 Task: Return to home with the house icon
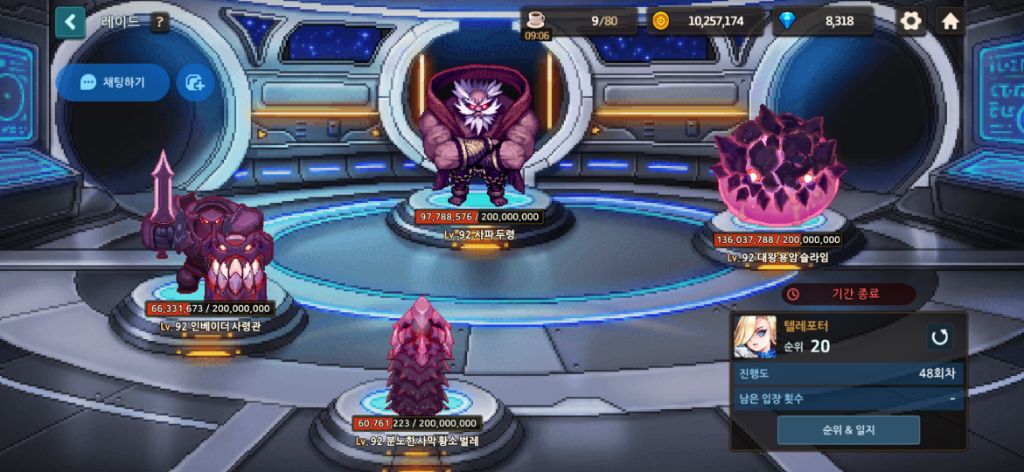click(x=950, y=21)
